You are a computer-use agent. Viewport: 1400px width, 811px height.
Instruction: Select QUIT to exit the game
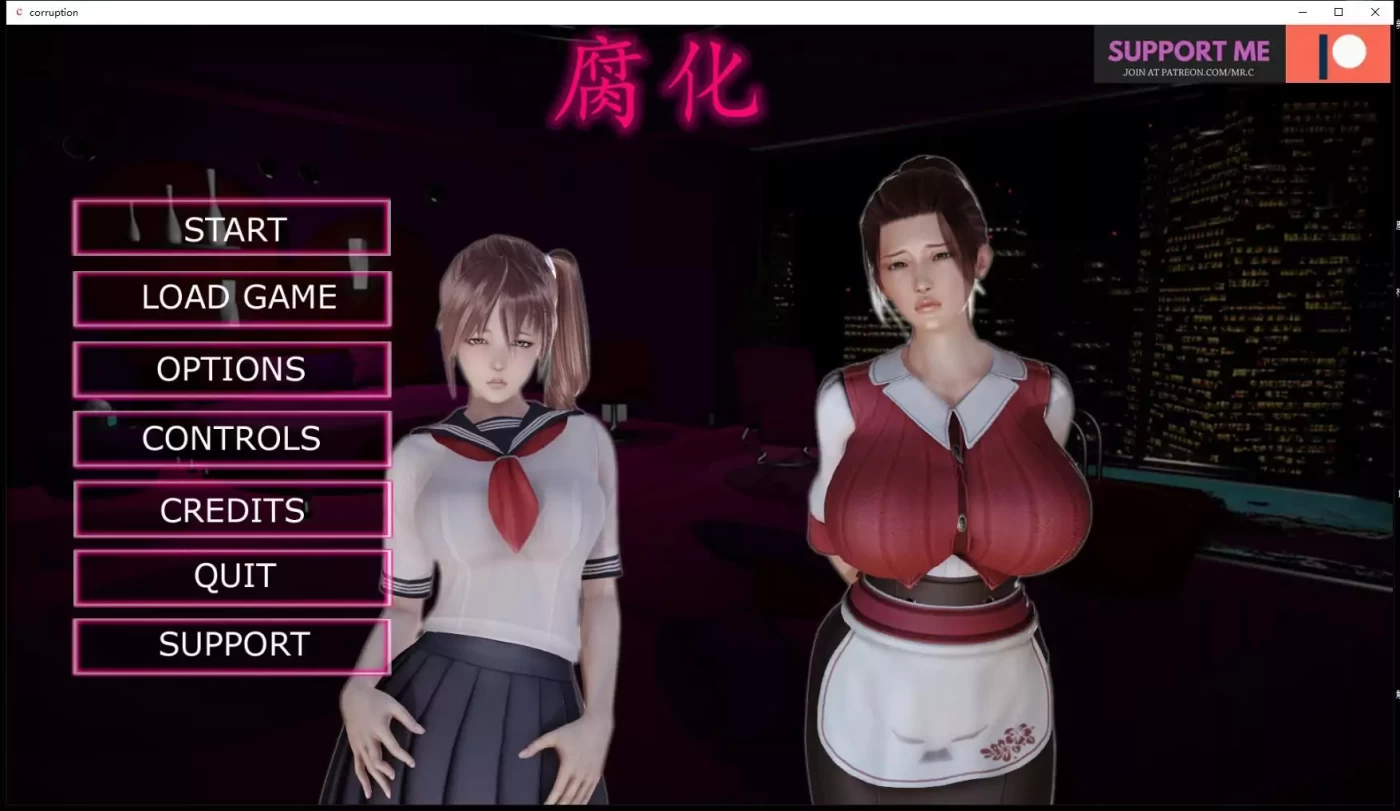tap(232, 576)
